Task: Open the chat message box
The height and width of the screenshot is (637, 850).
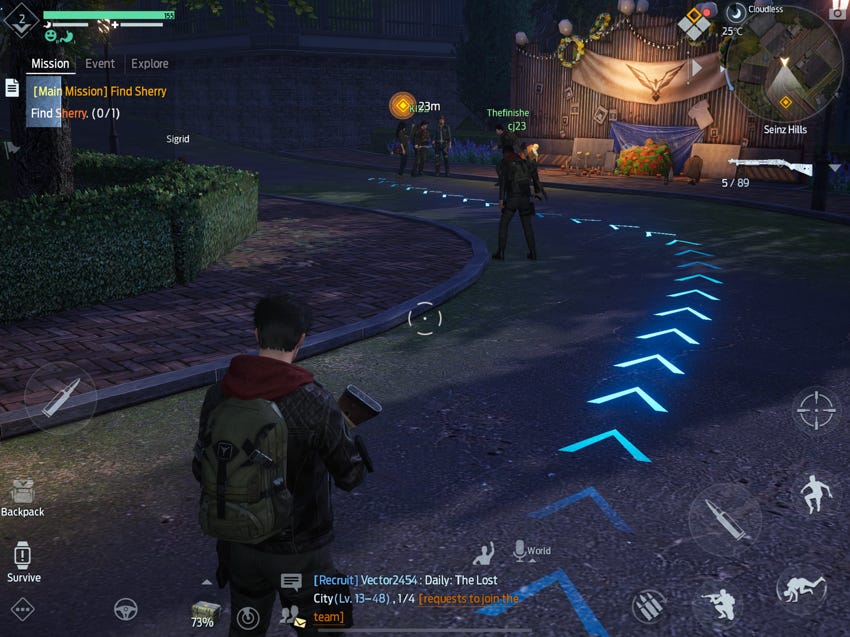Action: tap(291, 581)
